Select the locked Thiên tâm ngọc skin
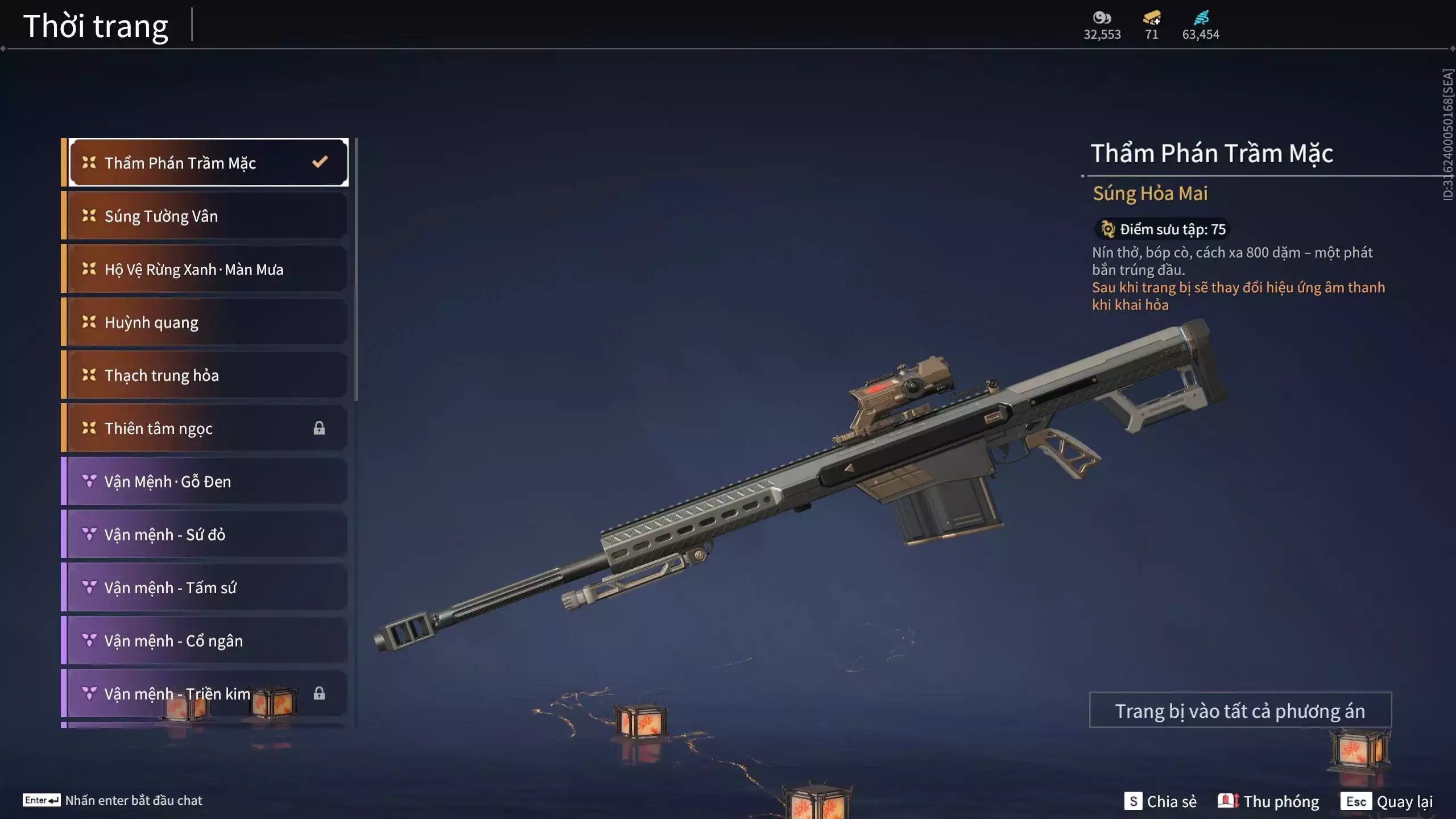This screenshot has height=819, width=1456. pos(208,428)
